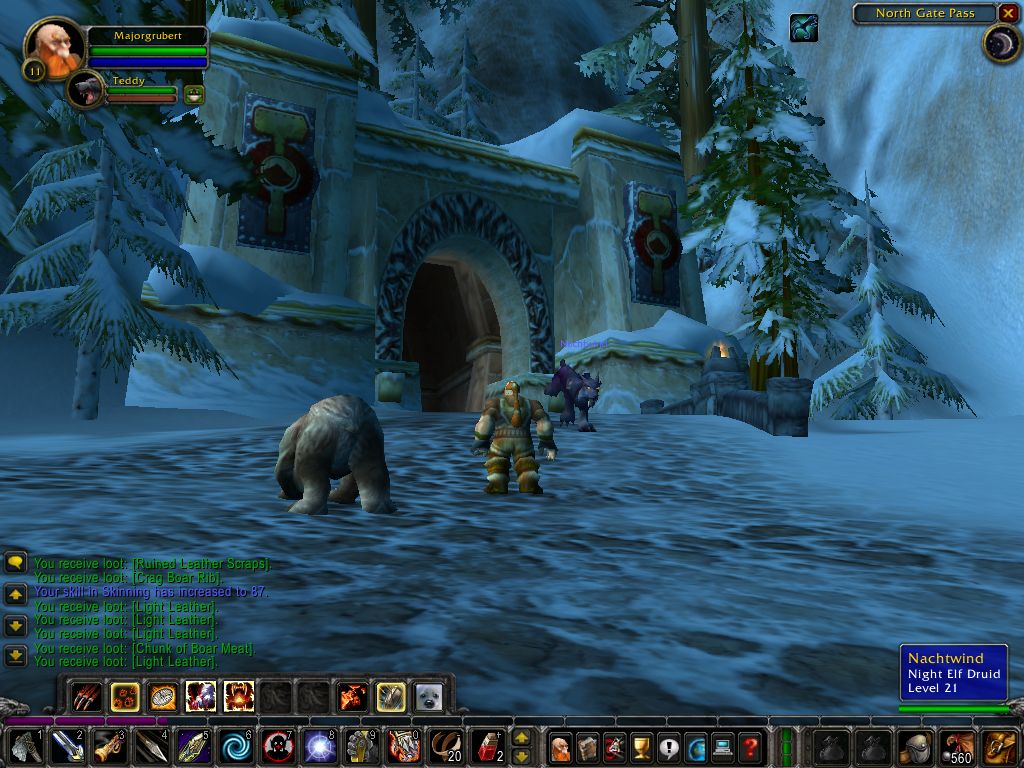Screen dimensions: 1024x768
Task: Open the spellbook micro button
Action: [x=588, y=746]
